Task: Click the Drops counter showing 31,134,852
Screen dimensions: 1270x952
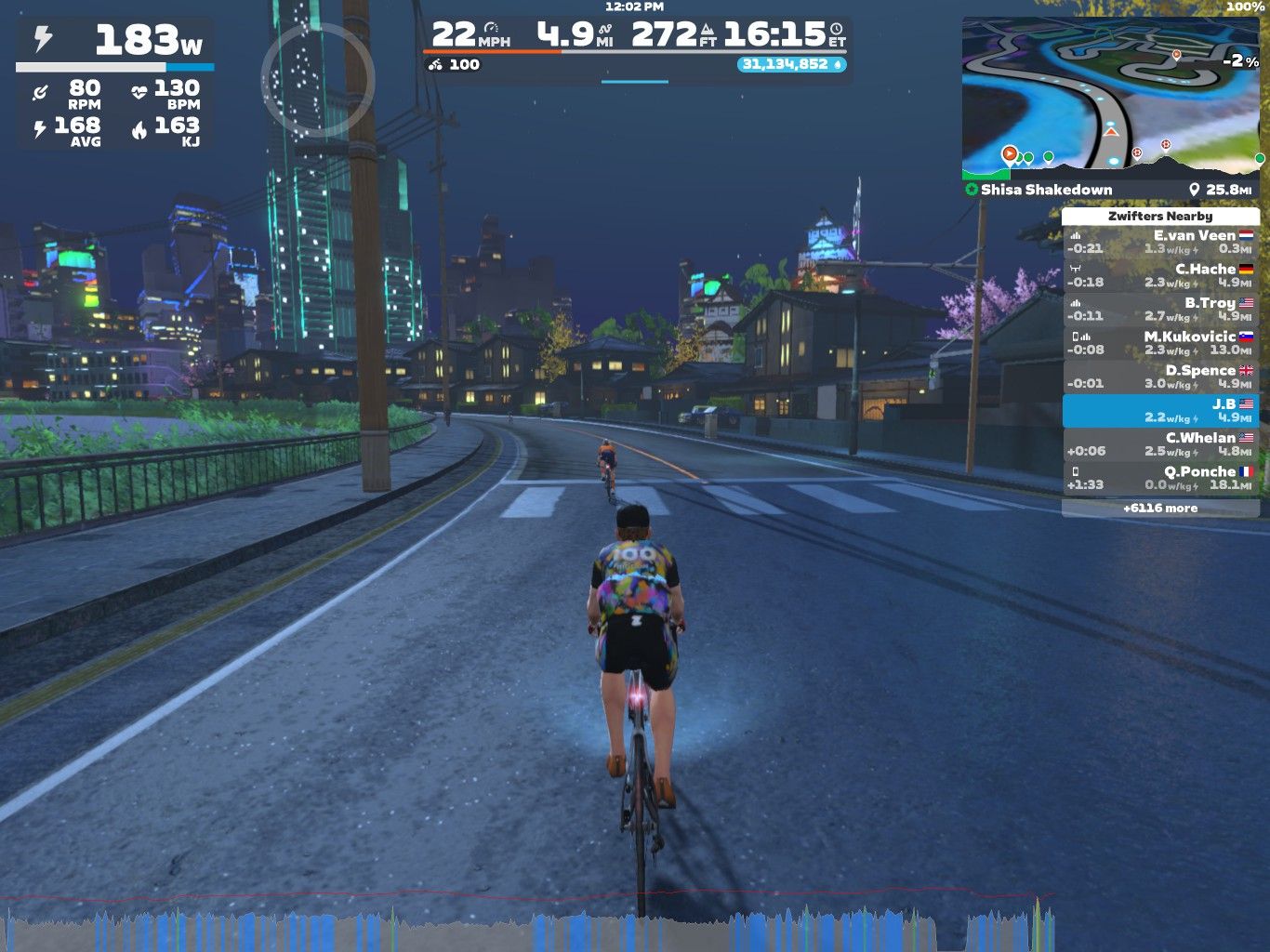Action: (x=791, y=64)
